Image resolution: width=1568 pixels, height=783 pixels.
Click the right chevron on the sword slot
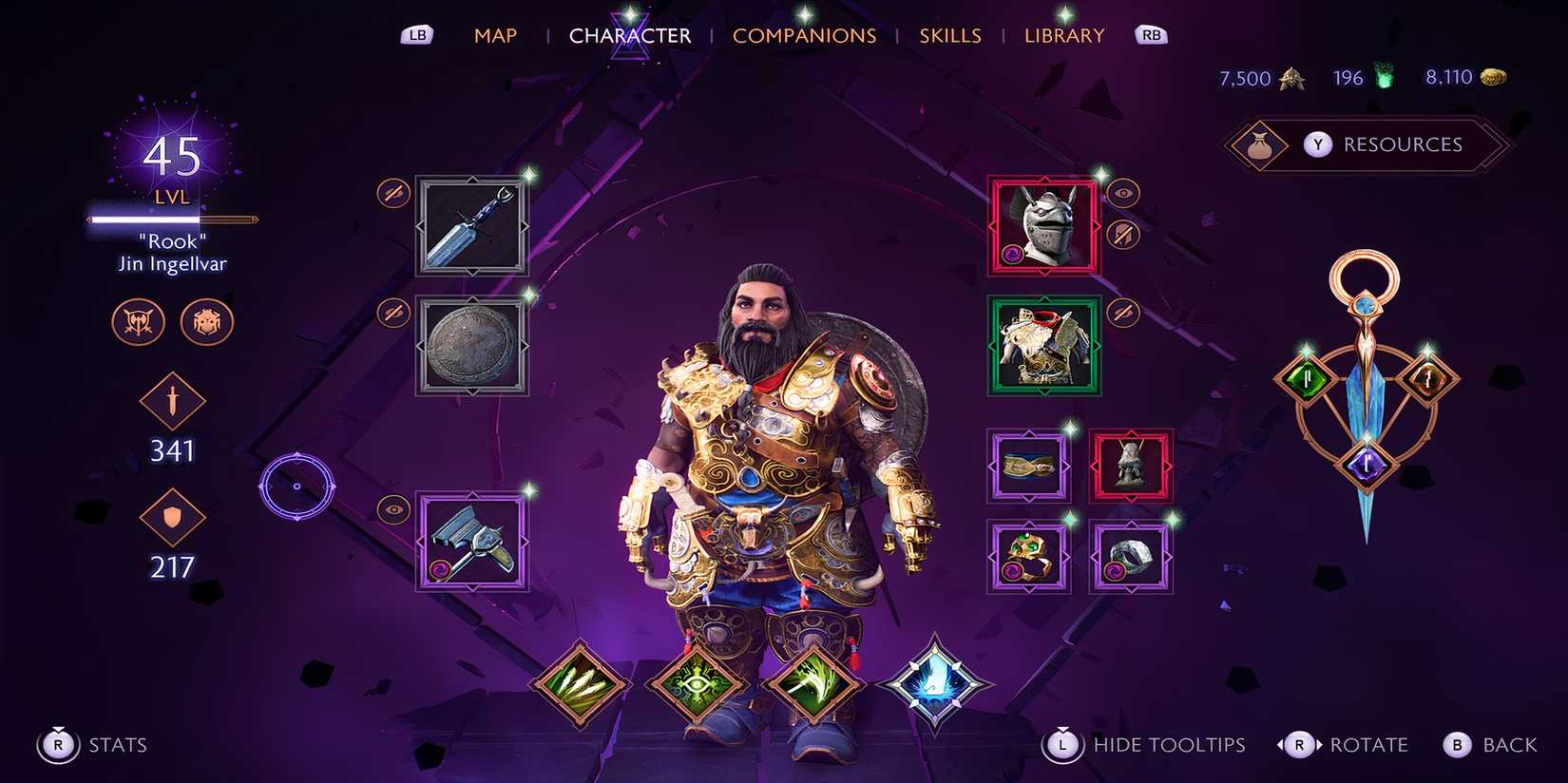pyautogui.click(x=523, y=228)
